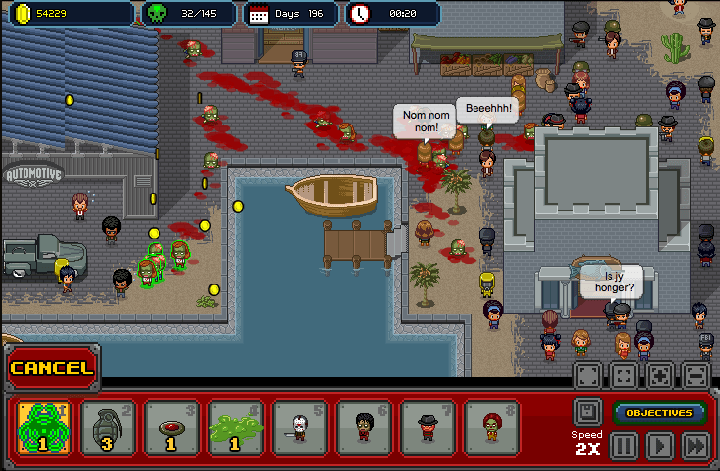Set the game to normal play speed
Screen dimensions: 720x471
tap(659, 445)
